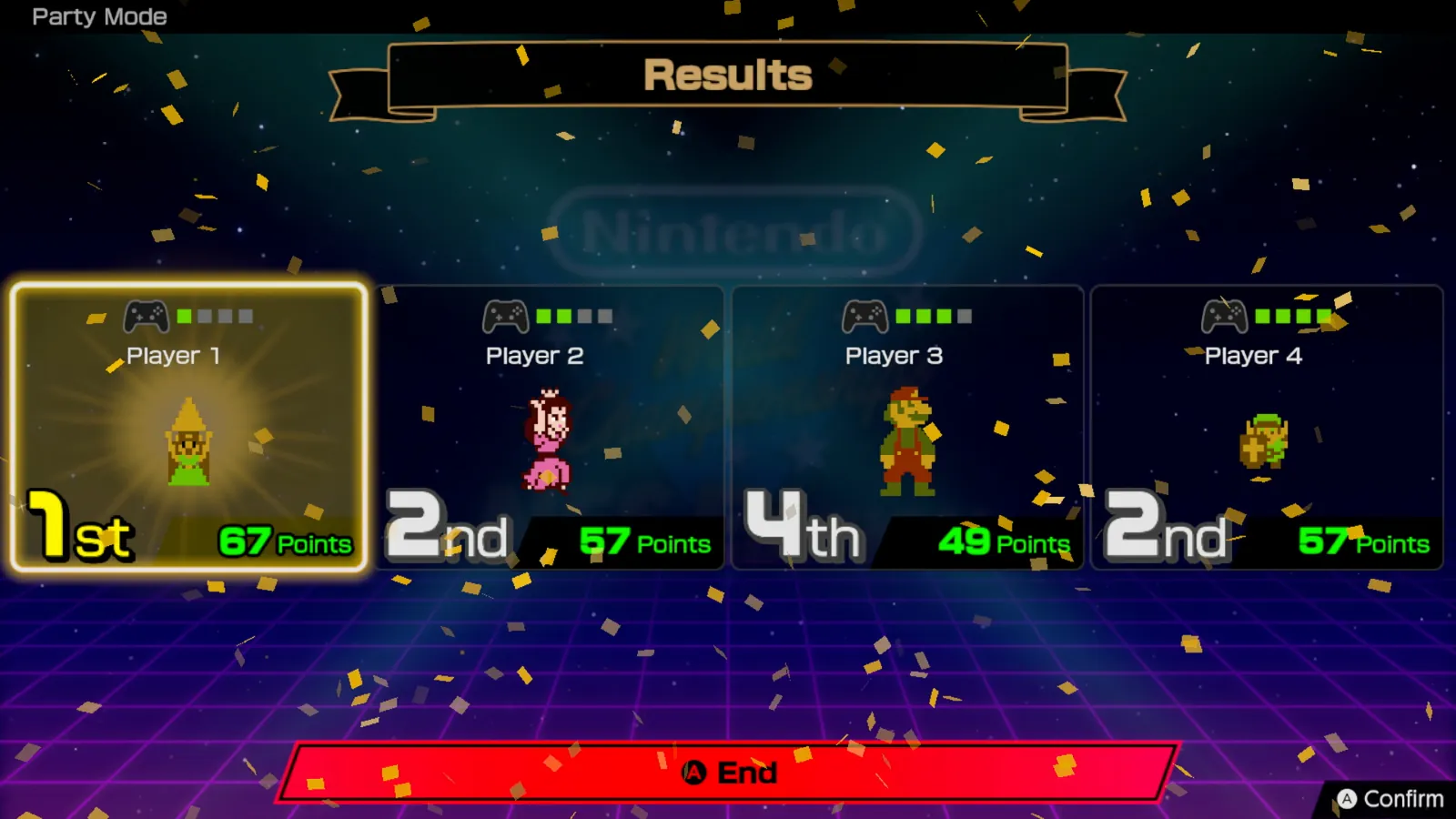1456x819 pixels.
Task: Select the Mario character sprite on Player 3's card
Action: click(910, 440)
